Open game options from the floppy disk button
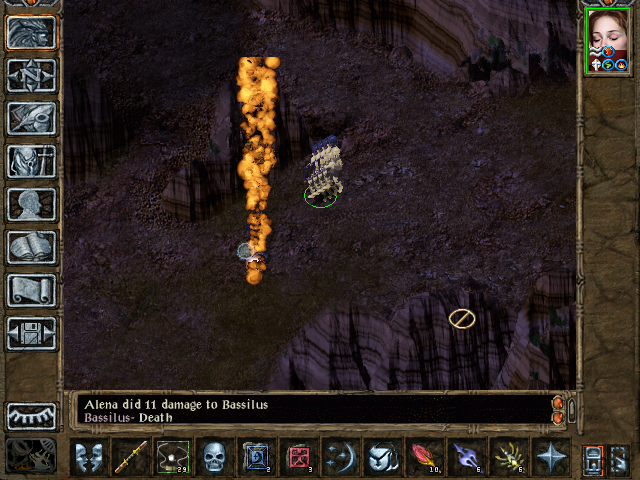The height and width of the screenshot is (480, 640). pos(31,333)
